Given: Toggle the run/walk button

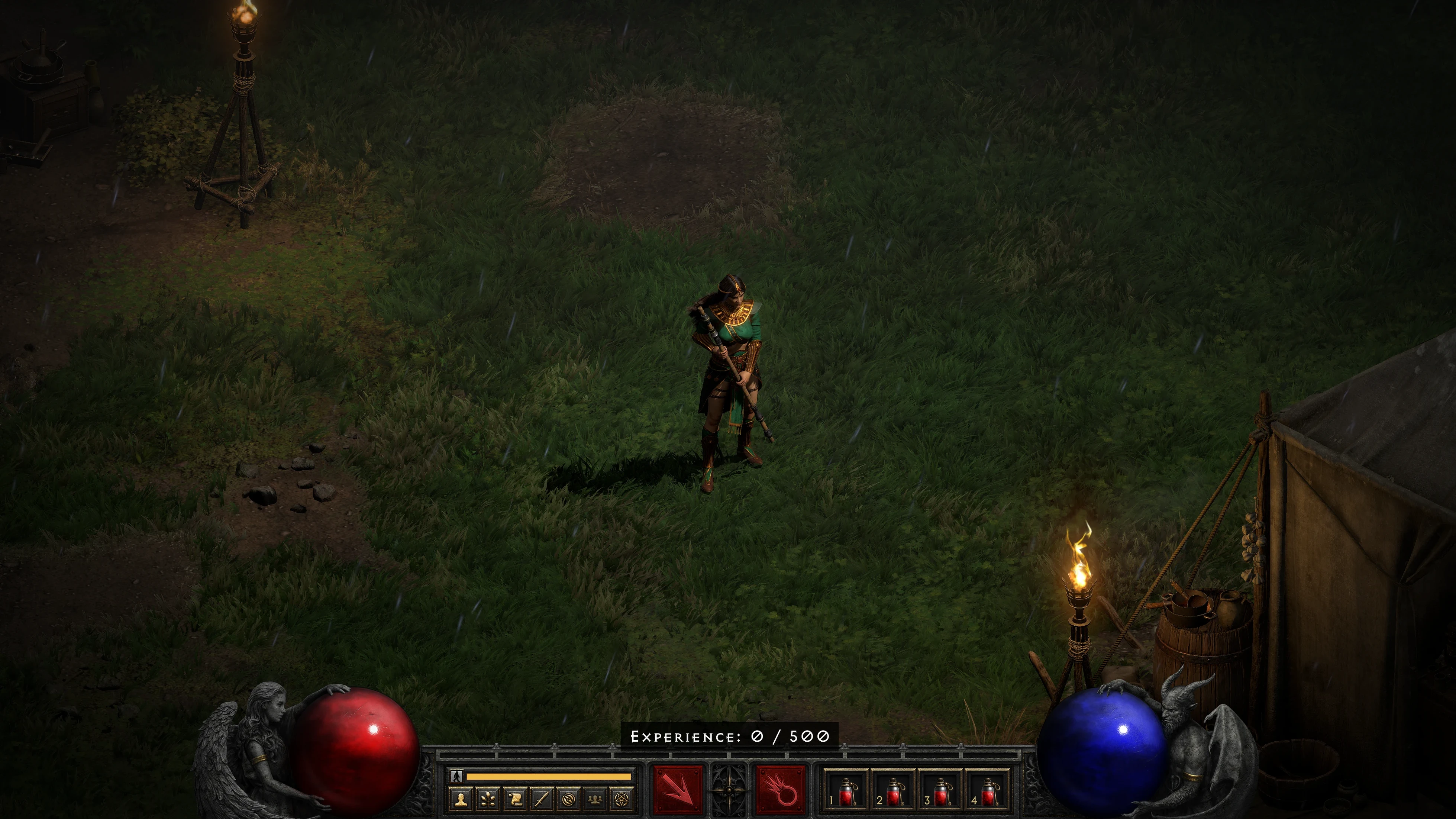Looking at the screenshot, I should click(457, 777).
